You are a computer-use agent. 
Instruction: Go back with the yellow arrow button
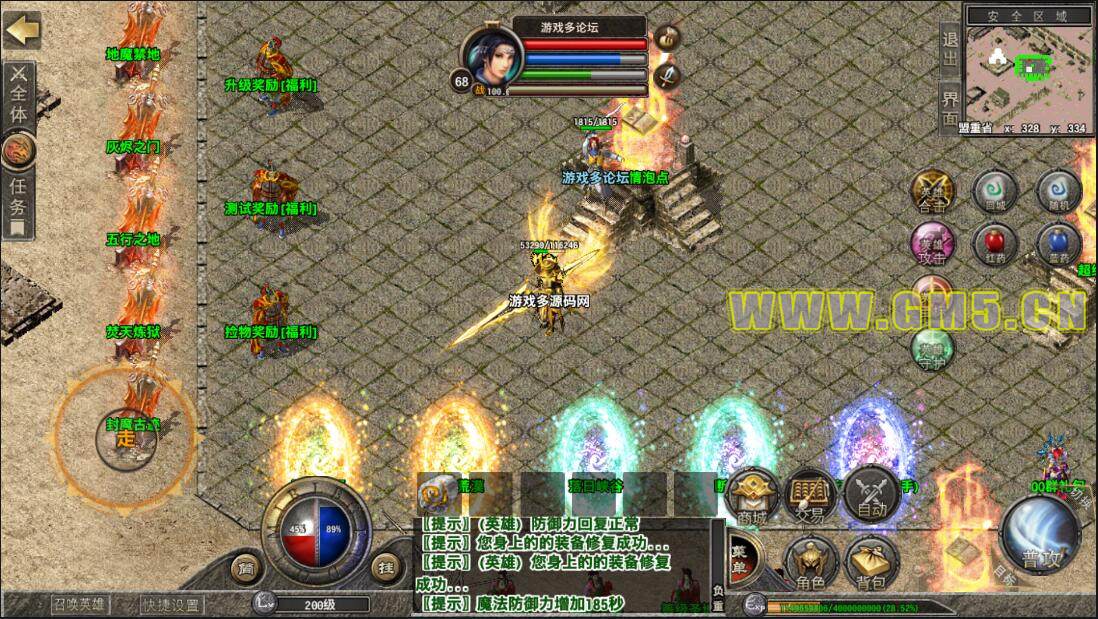(21, 30)
